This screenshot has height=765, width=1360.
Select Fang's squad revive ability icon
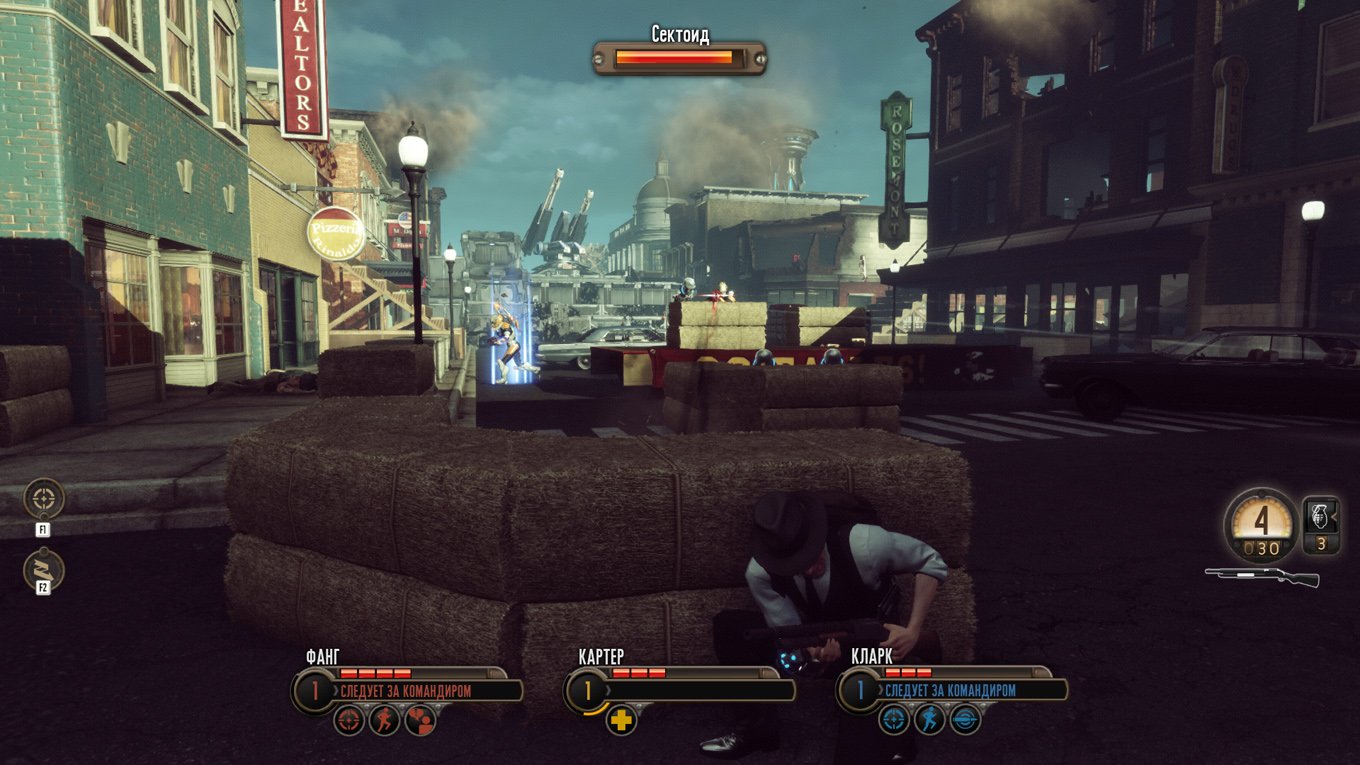pyautogui.click(x=422, y=719)
